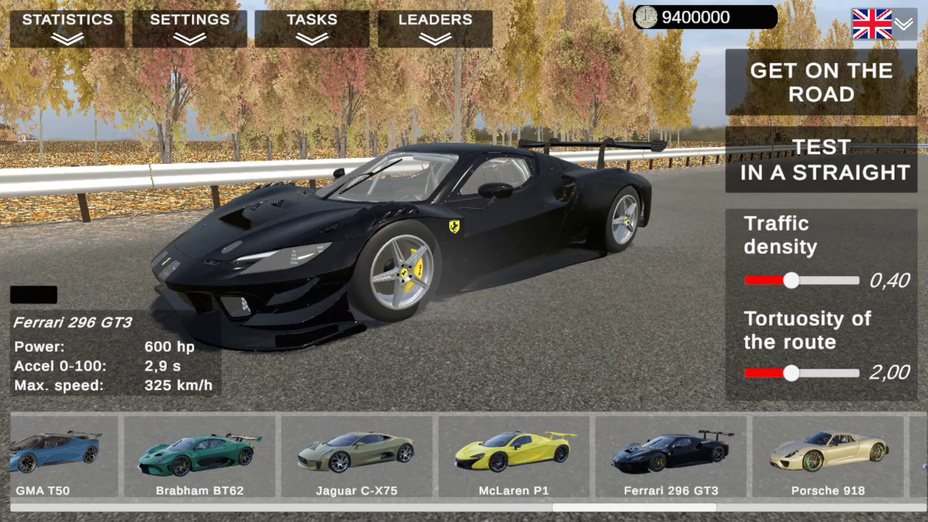Click Get on the Road button
Viewport: 928px width, 522px height.
821,82
